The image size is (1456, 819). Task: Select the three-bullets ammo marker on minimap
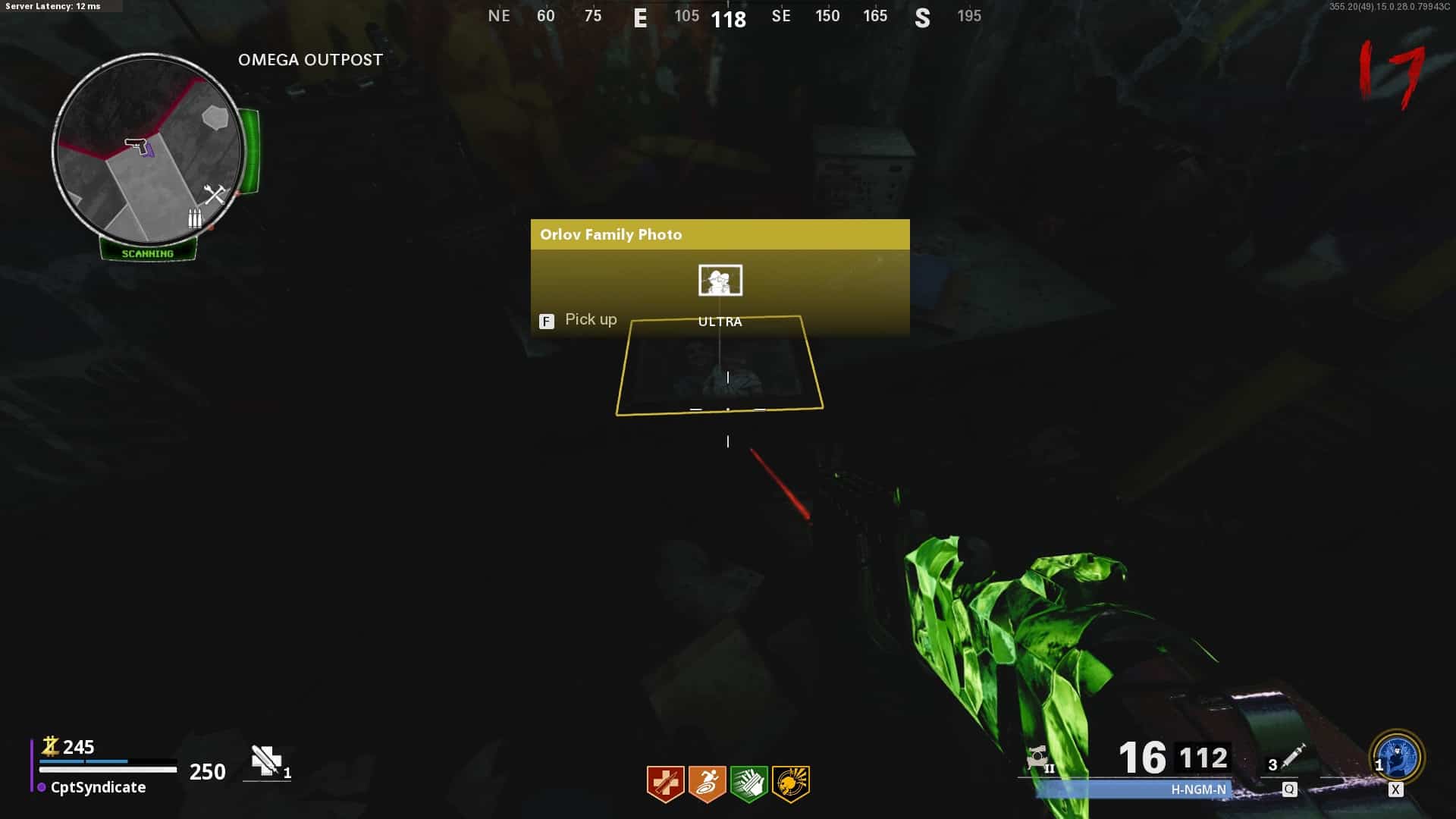pos(195,218)
